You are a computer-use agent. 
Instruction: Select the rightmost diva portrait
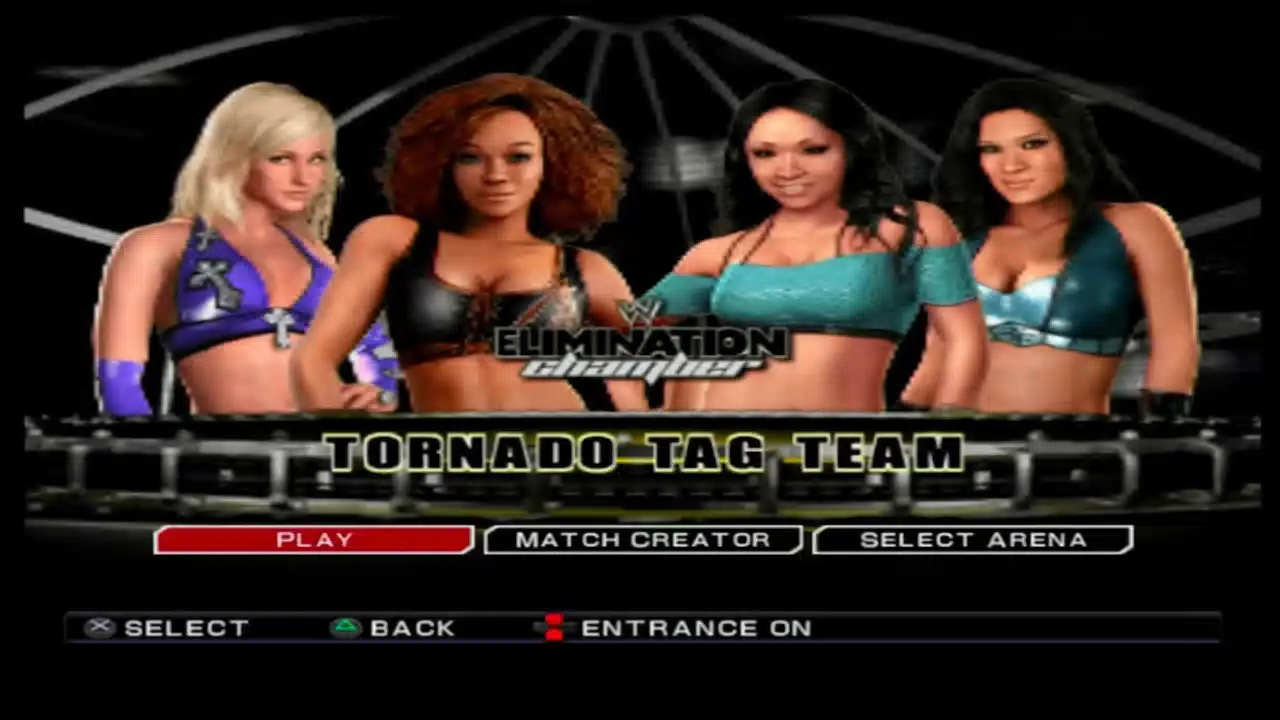1040,250
